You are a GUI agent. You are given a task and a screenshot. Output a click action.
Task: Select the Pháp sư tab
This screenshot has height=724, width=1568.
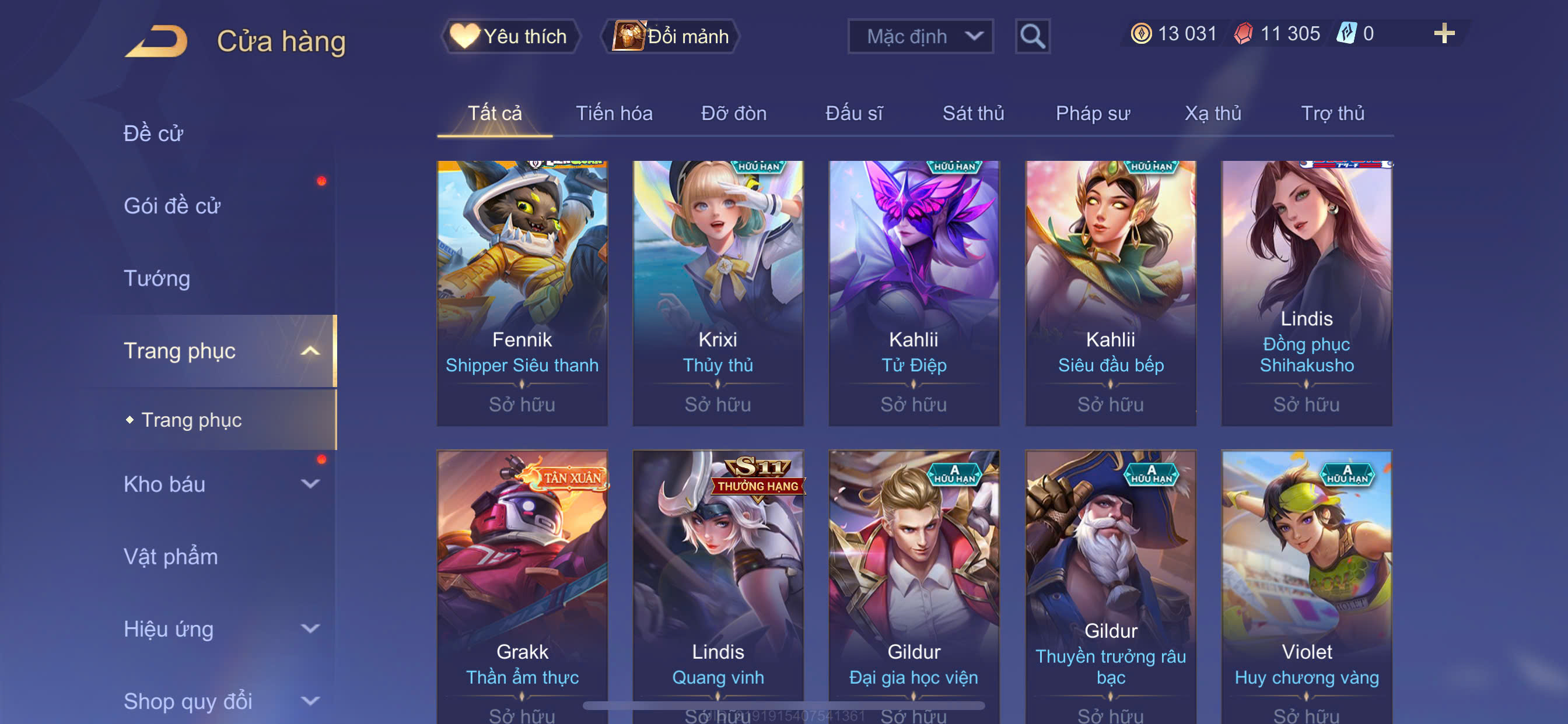(1092, 113)
